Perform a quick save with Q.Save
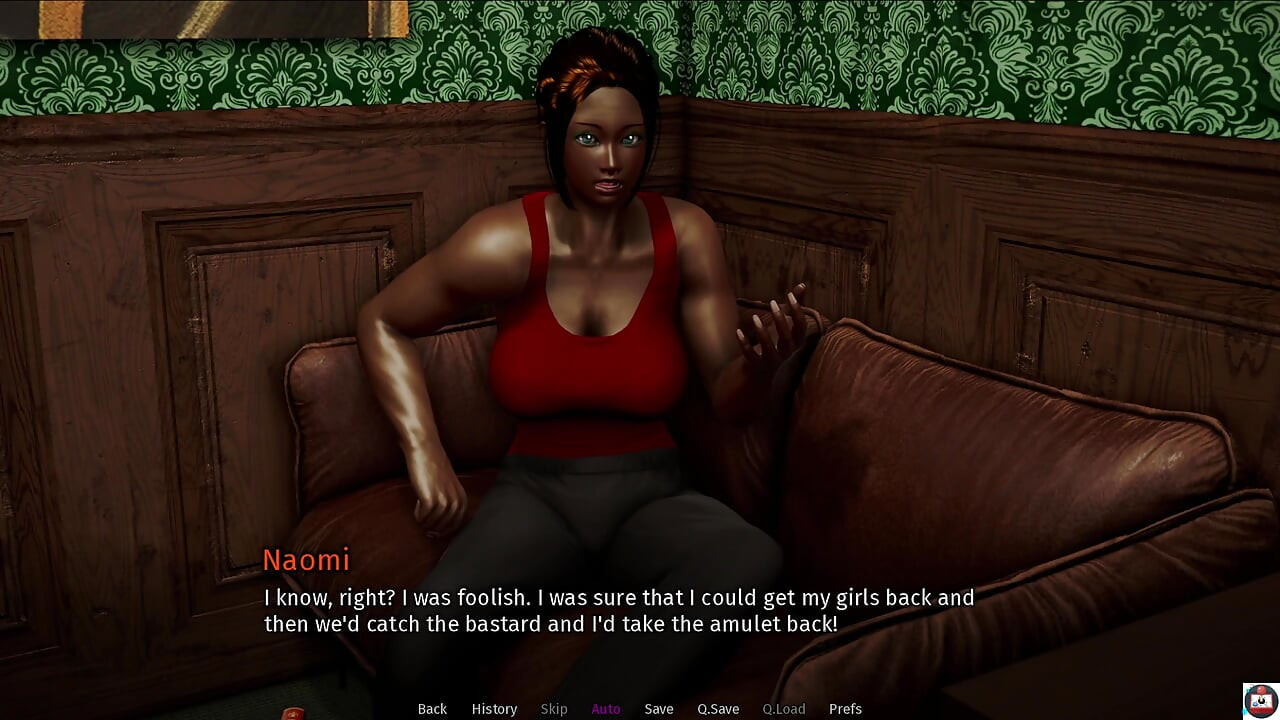Viewport: 1280px width, 720px height. pos(718,709)
